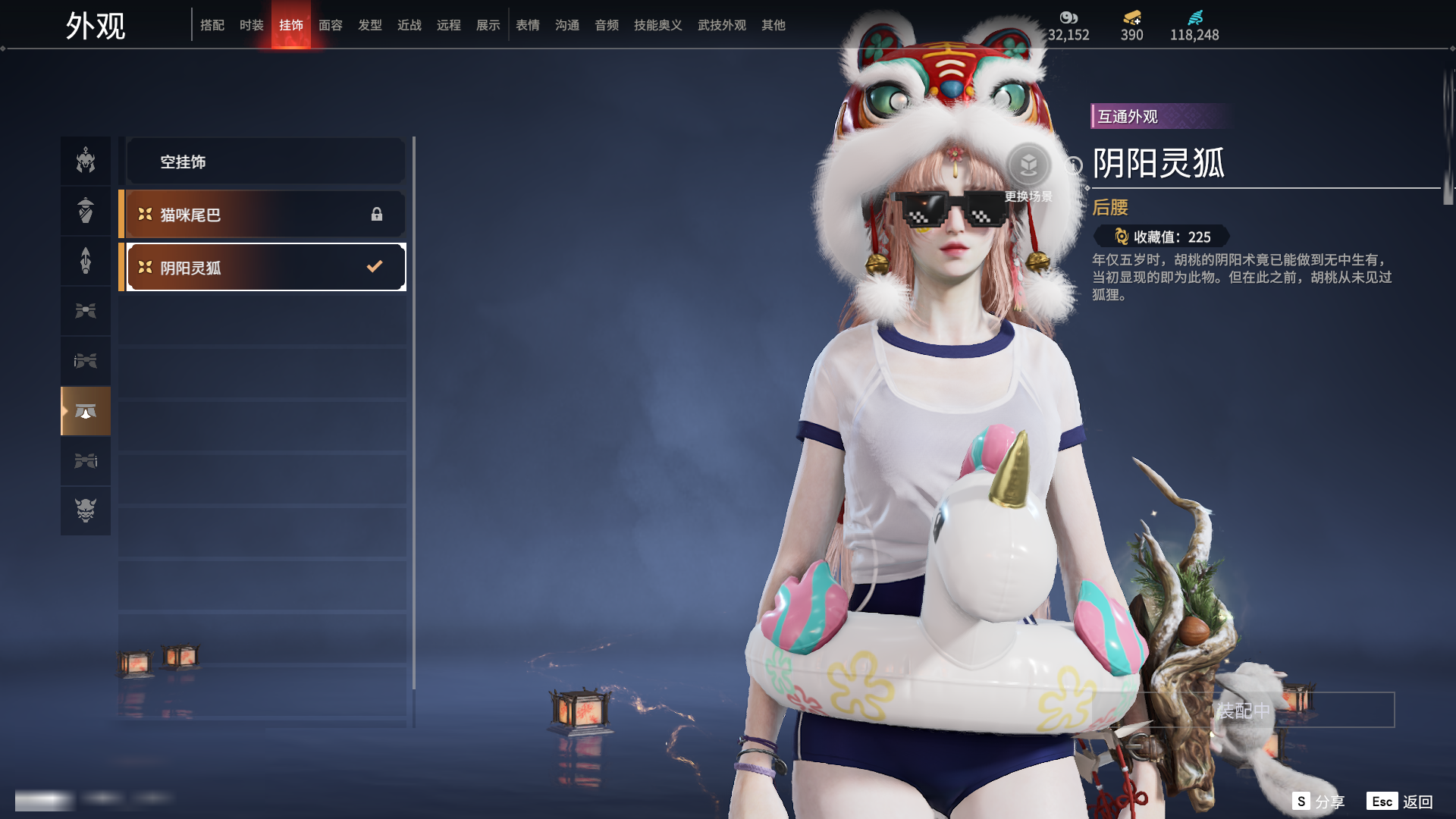The image size is (1456, 819).
Task: Switch to the 搭配 tab
Action: (212, 25)
